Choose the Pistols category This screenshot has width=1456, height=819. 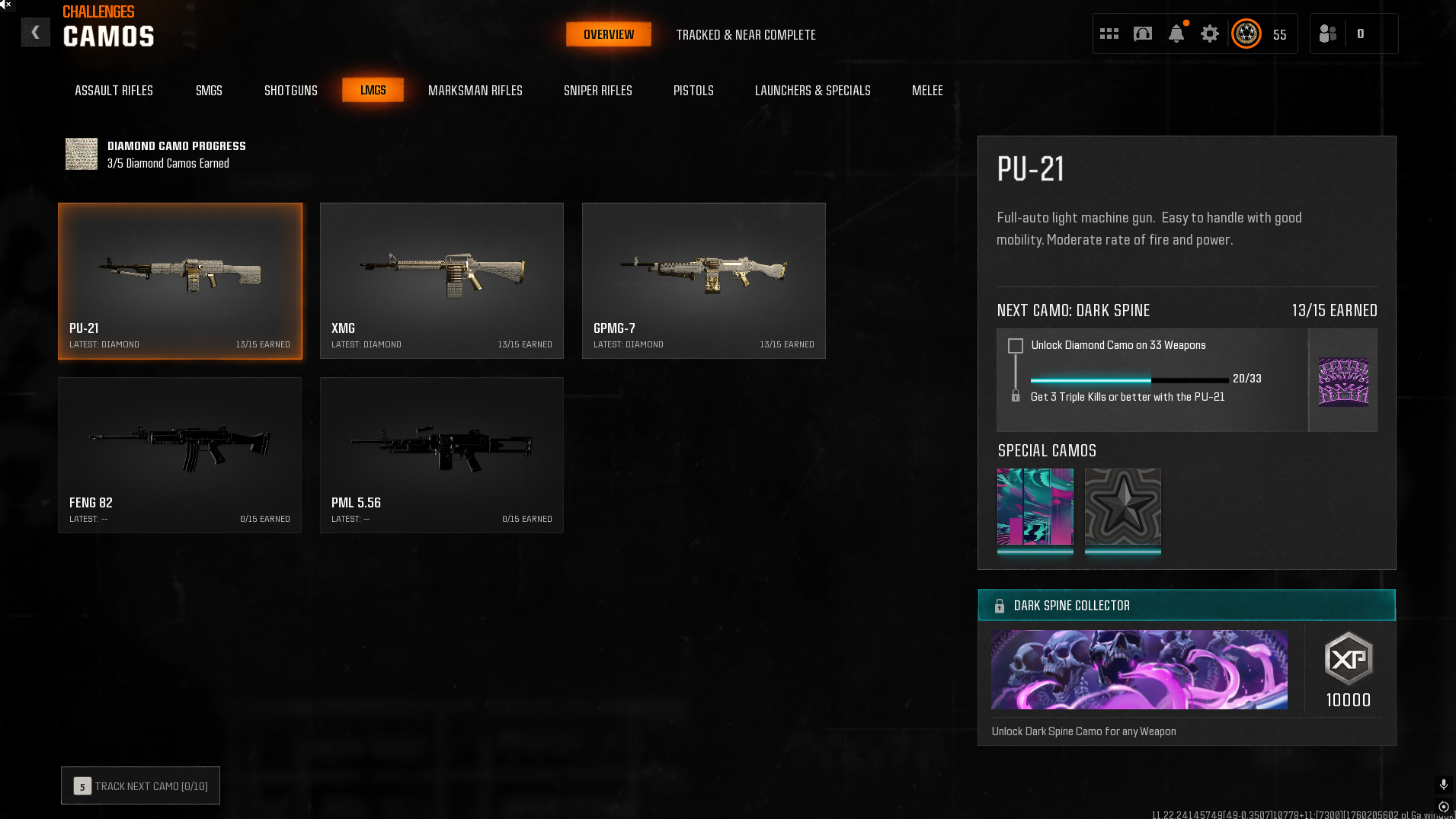coord(693,91)
